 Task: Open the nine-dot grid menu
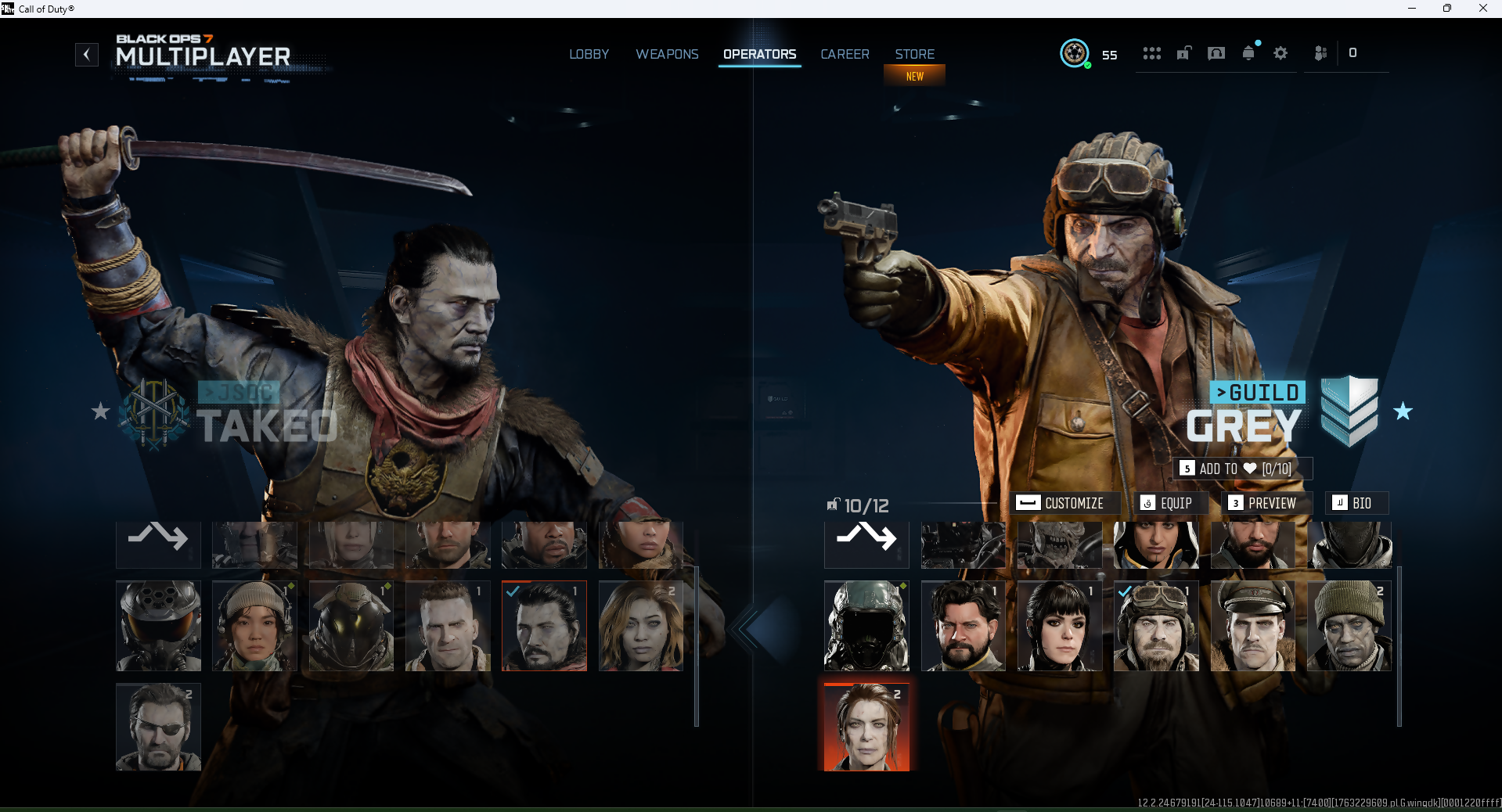click(1151, 53)
